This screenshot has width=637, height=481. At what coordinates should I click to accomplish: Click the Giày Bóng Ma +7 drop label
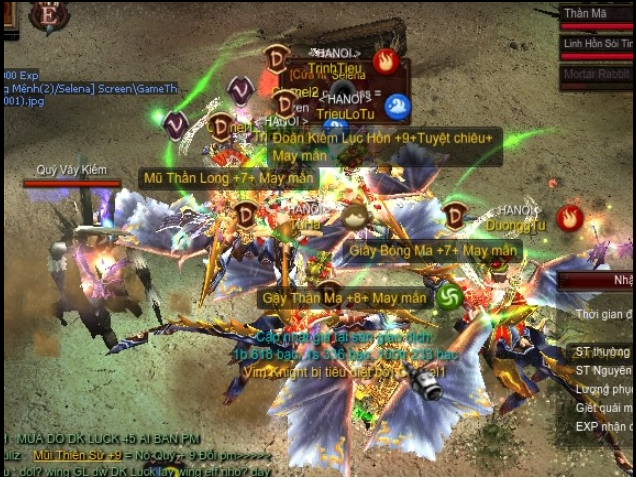(x=432, y=250)
